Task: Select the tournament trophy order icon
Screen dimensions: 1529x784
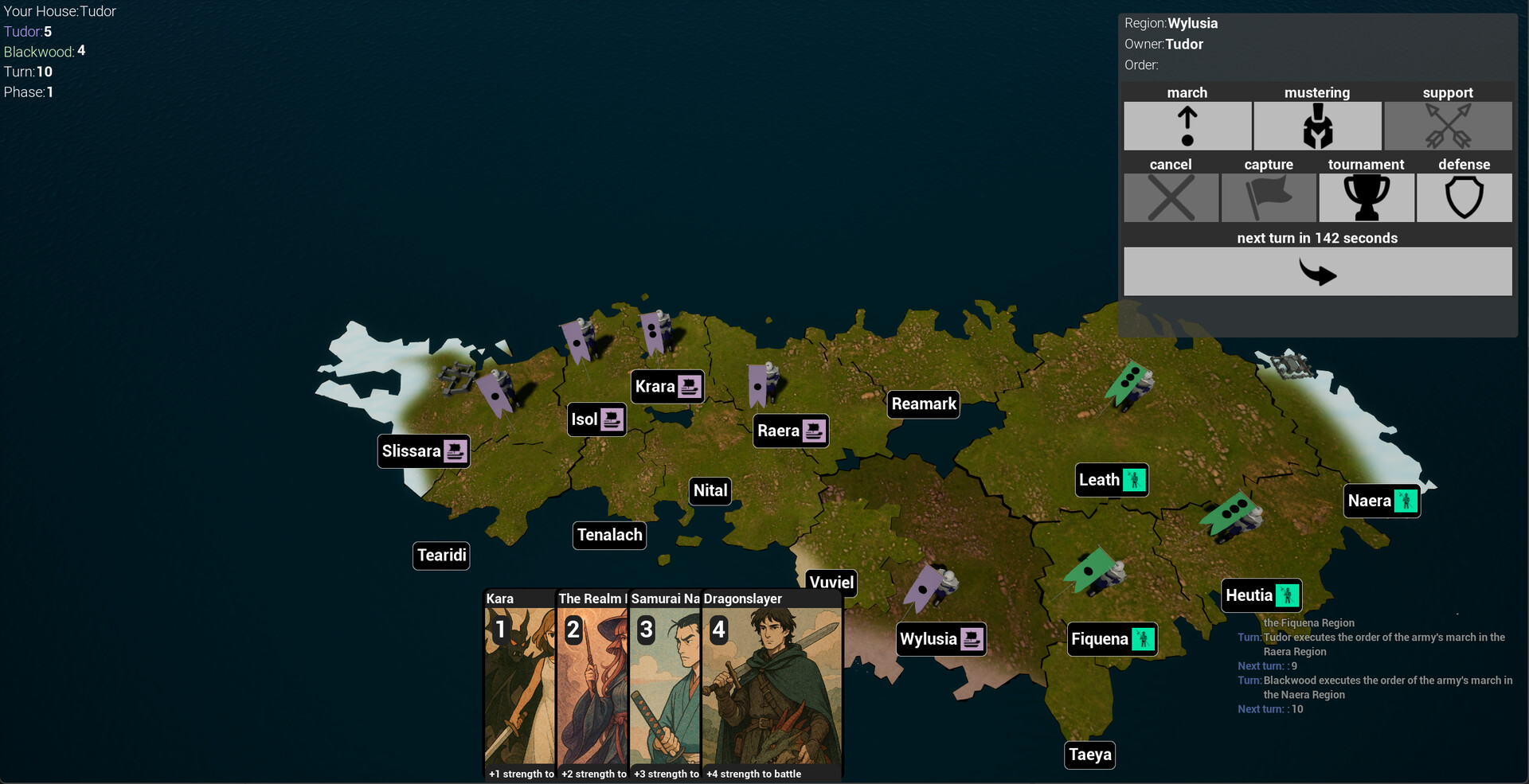Action: [1367, 197]
